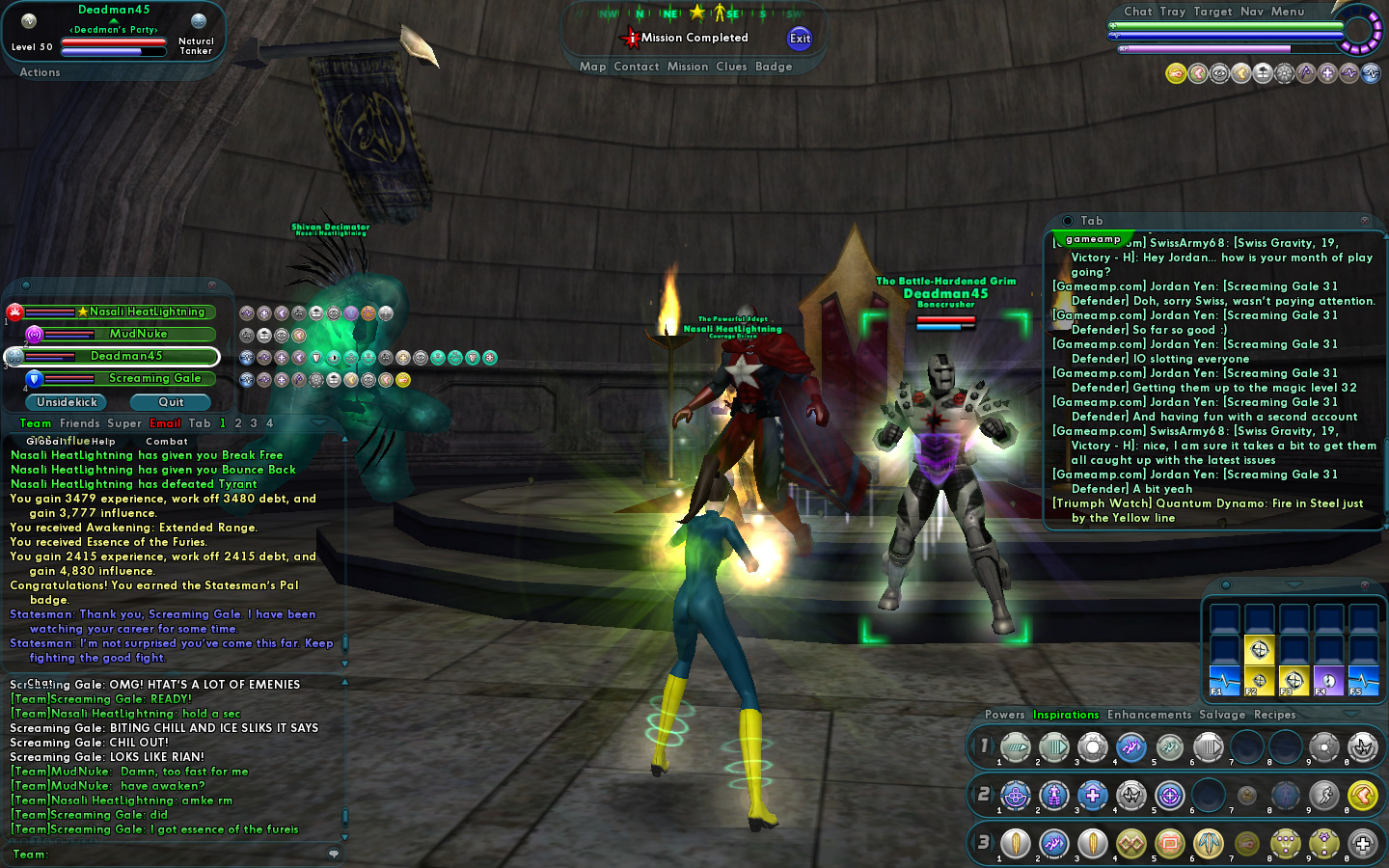Open the Email tab

165,423
